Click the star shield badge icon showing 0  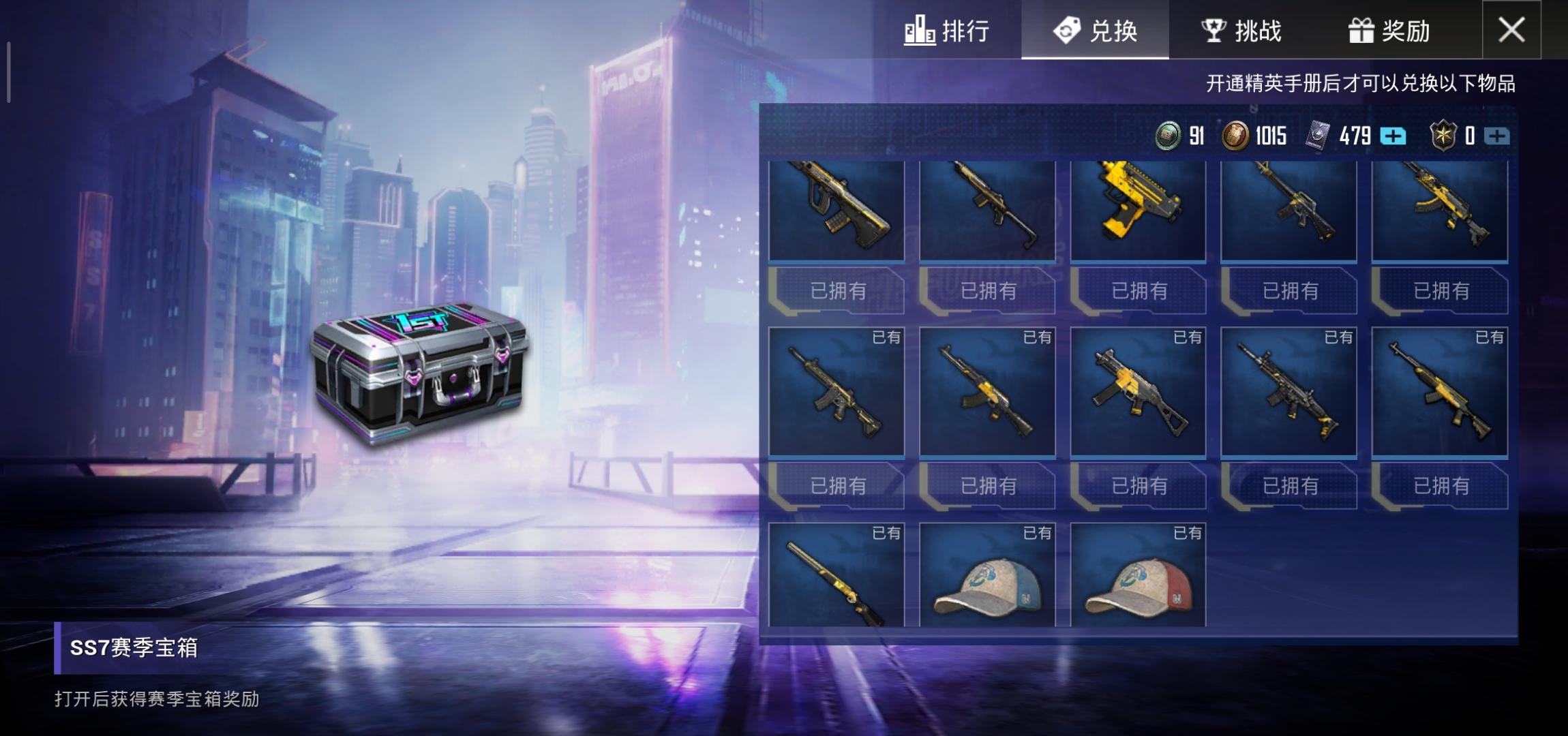1445,136
